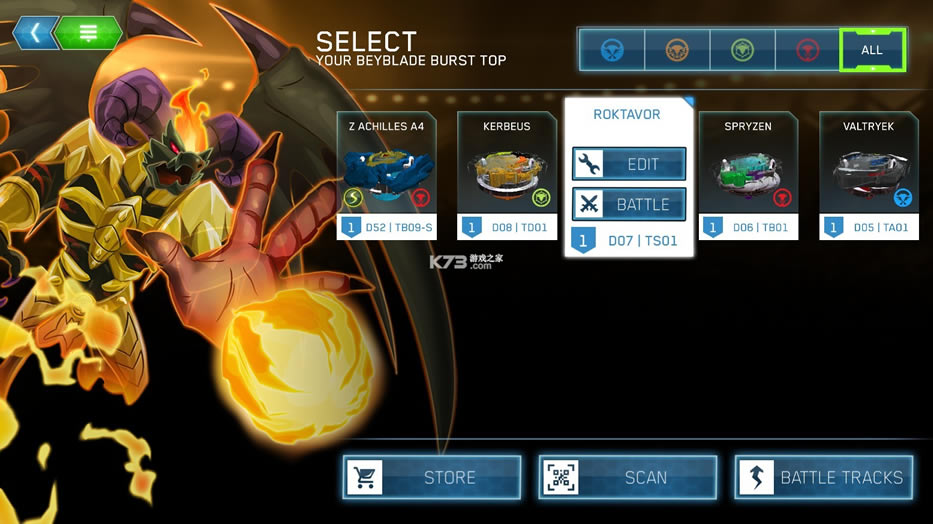This screenshot has width=933, height=524.
Task: Filter by the red type icon
Action: (807, 50)
